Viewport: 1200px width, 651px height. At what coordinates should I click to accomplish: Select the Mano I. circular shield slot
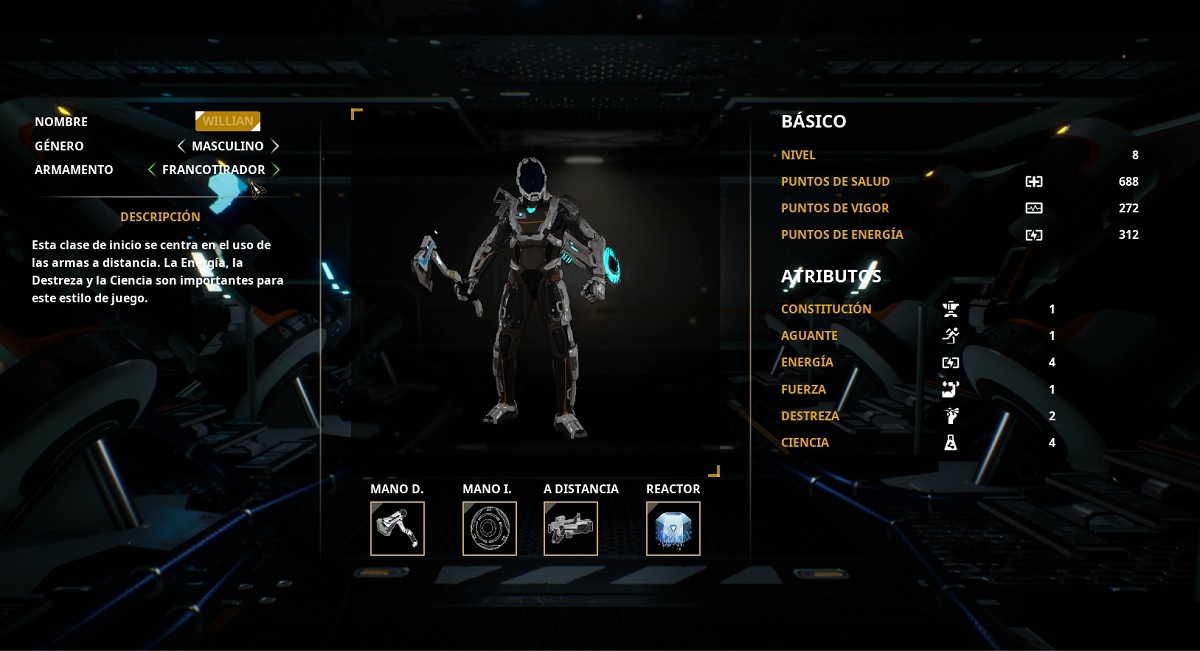coord(489,528)
